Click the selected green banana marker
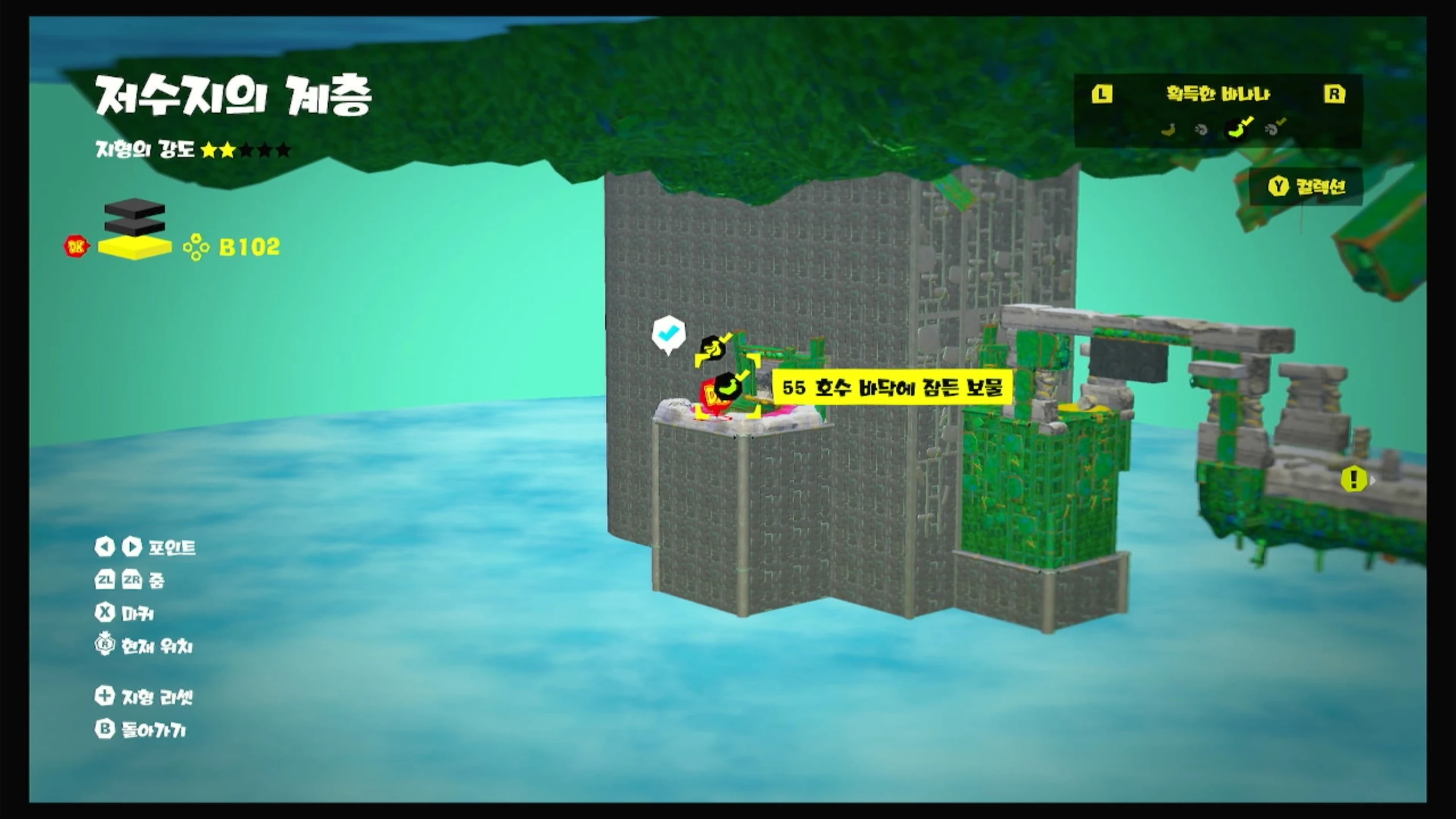 tap(727, 387)
